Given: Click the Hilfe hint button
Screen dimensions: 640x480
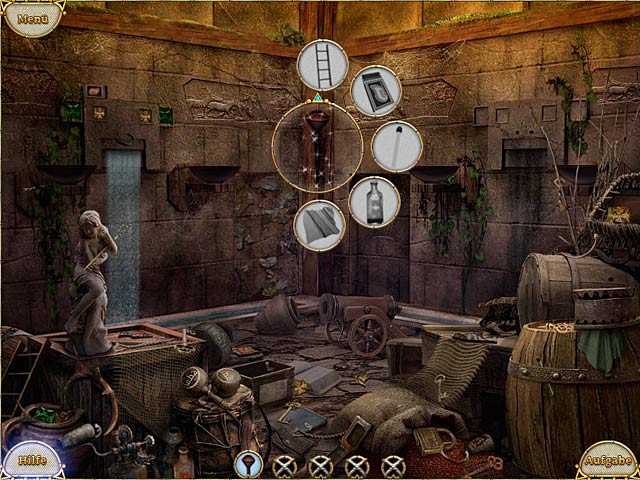Looking at the screenshot, I should [30, 459].
